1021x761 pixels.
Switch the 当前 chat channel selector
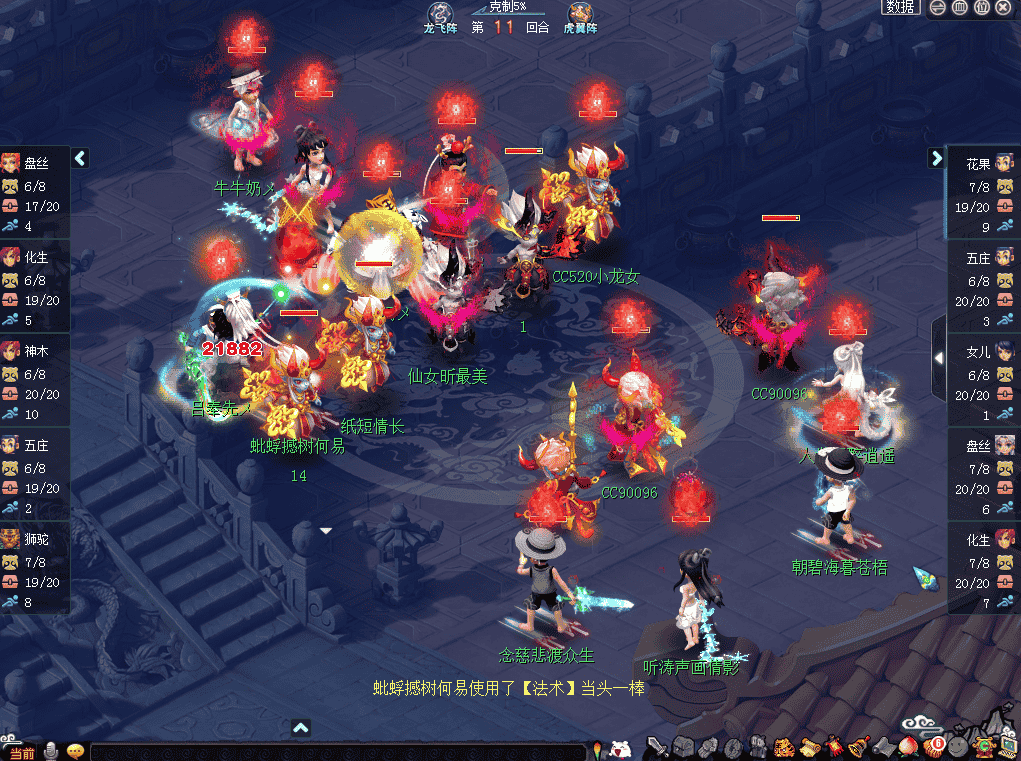21,752
